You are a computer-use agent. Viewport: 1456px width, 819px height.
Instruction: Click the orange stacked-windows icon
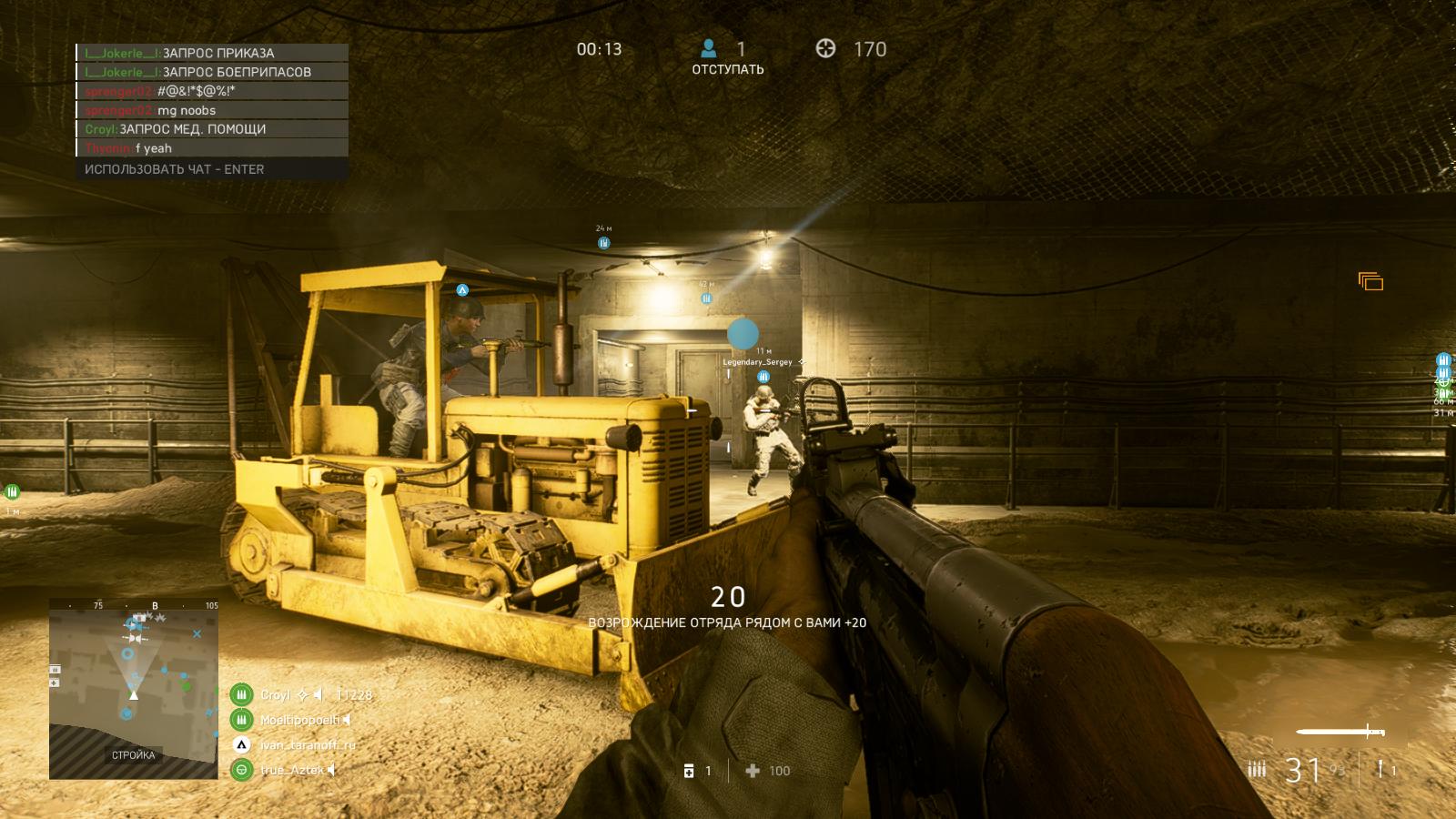(x=1370, y=282)
